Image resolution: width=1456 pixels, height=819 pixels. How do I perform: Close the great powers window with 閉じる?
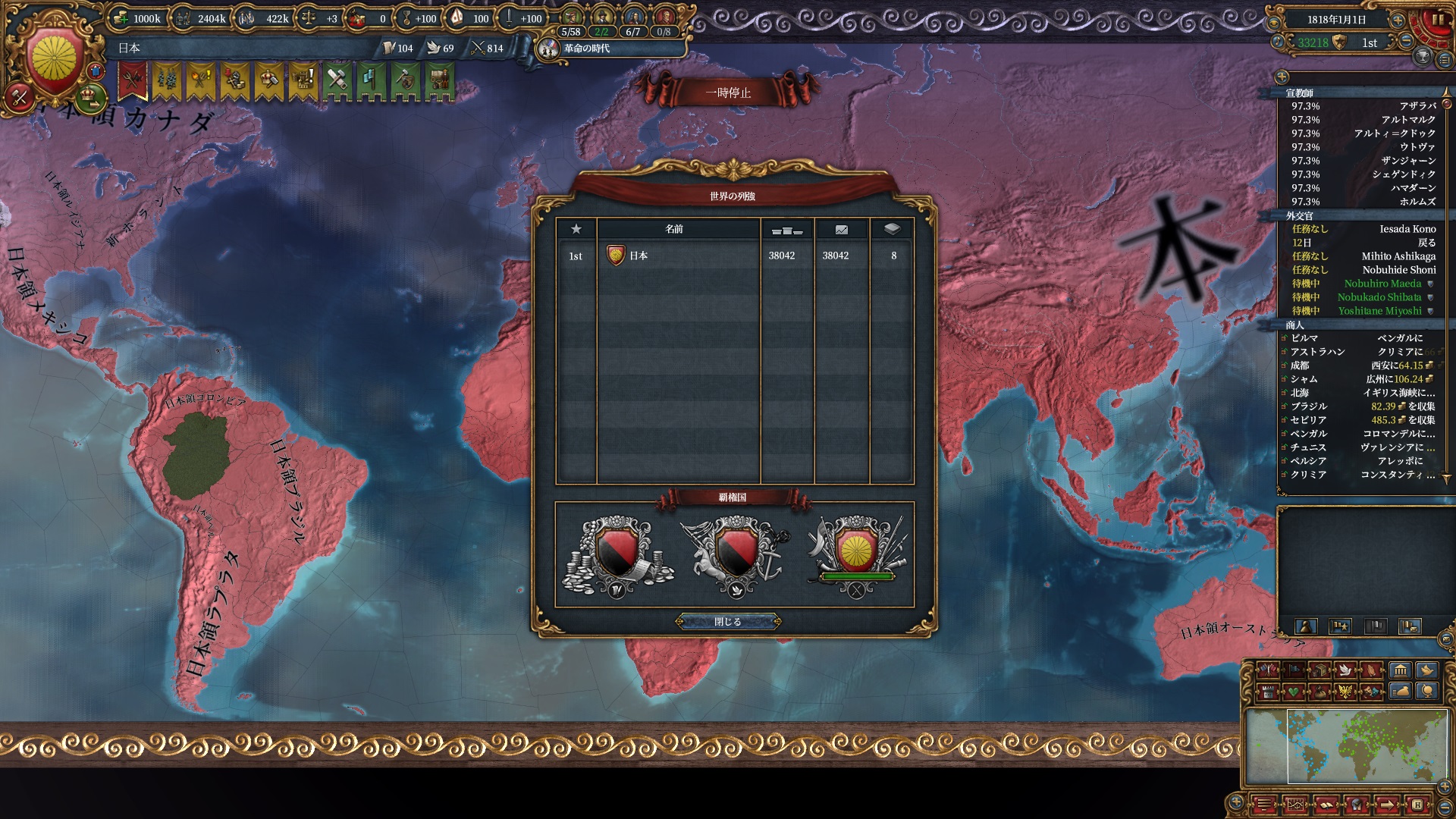coord(728,622)
